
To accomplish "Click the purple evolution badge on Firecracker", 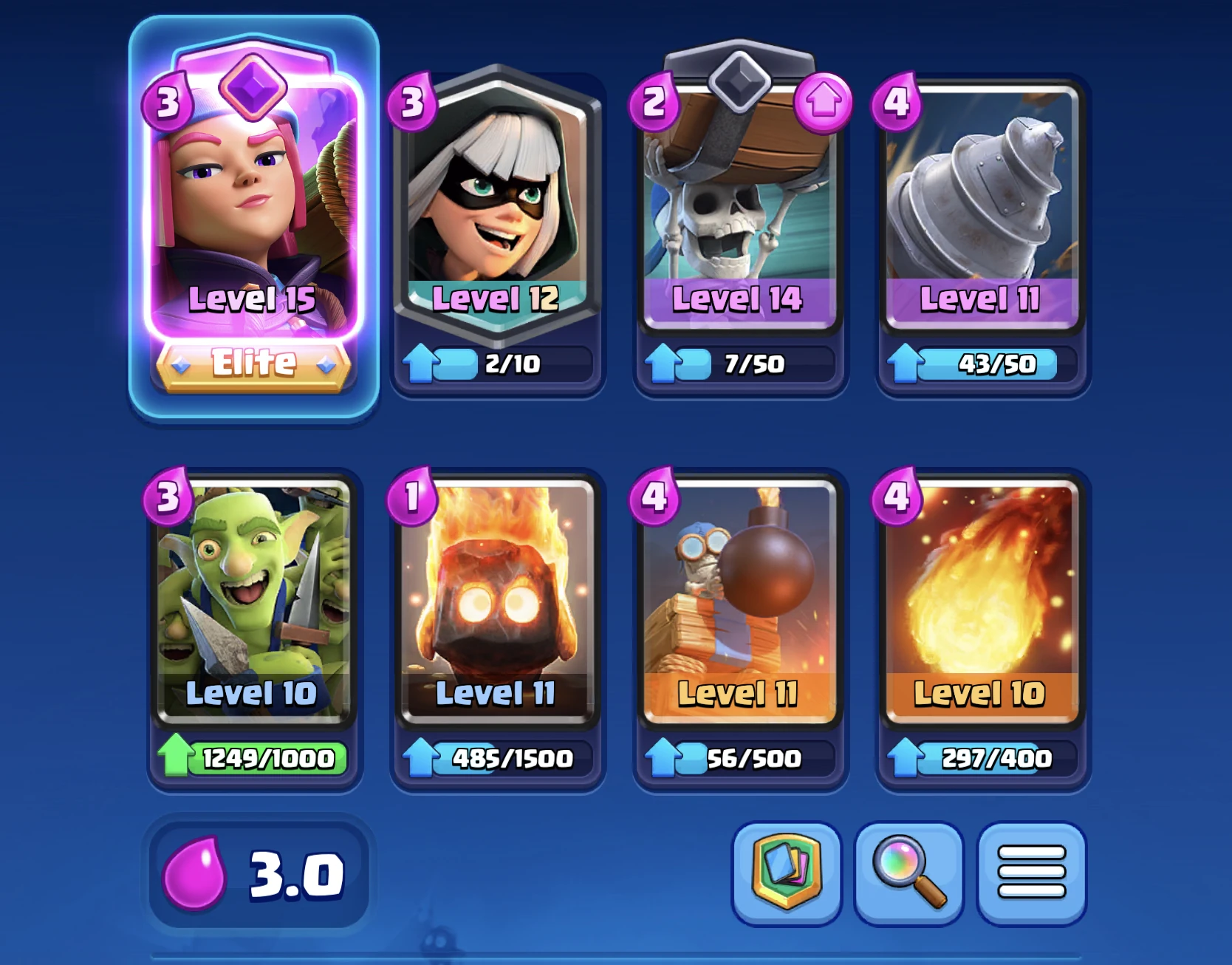I will (x=254, y=91).
